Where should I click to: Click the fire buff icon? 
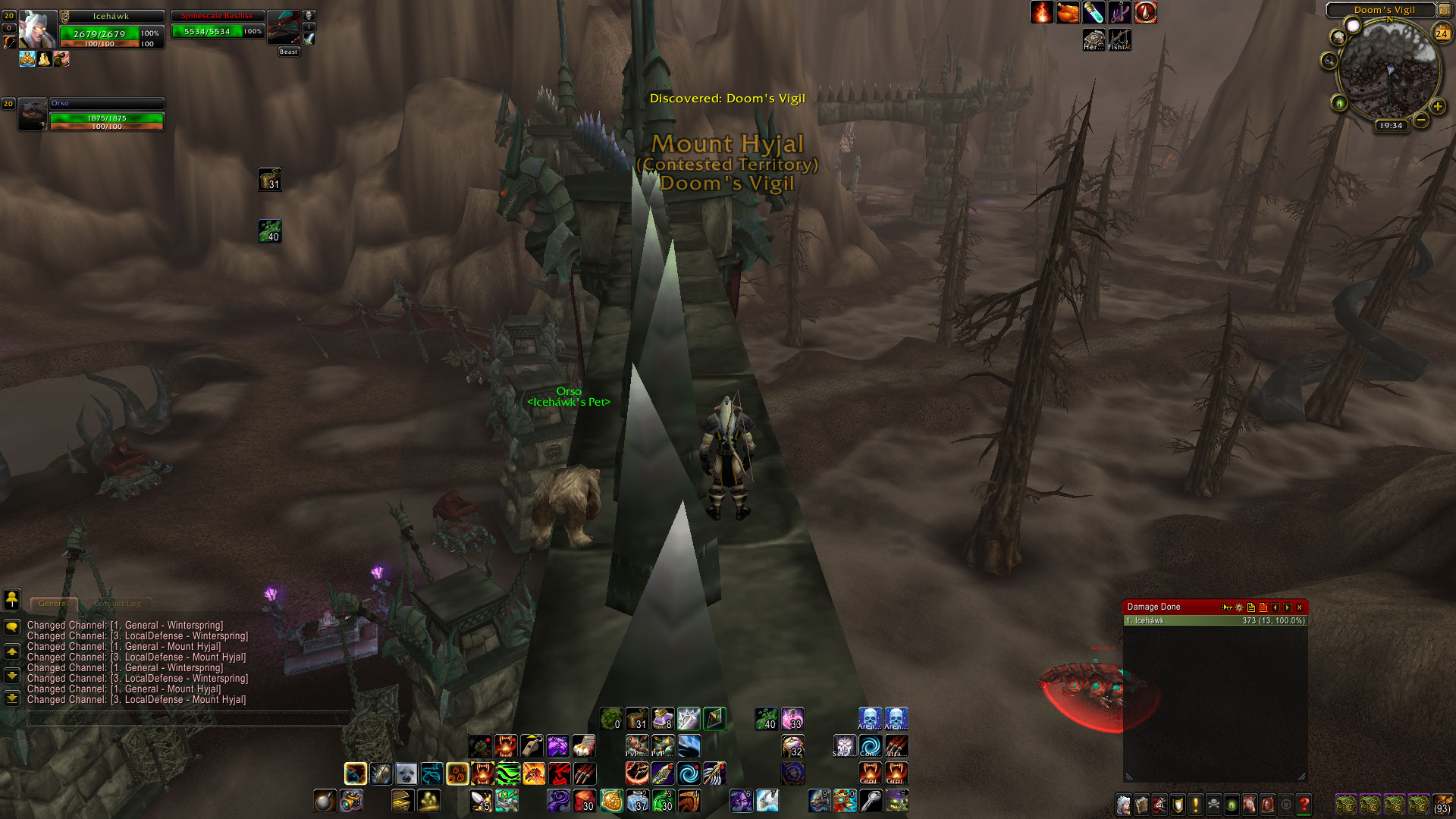[x=1041, y=13]
